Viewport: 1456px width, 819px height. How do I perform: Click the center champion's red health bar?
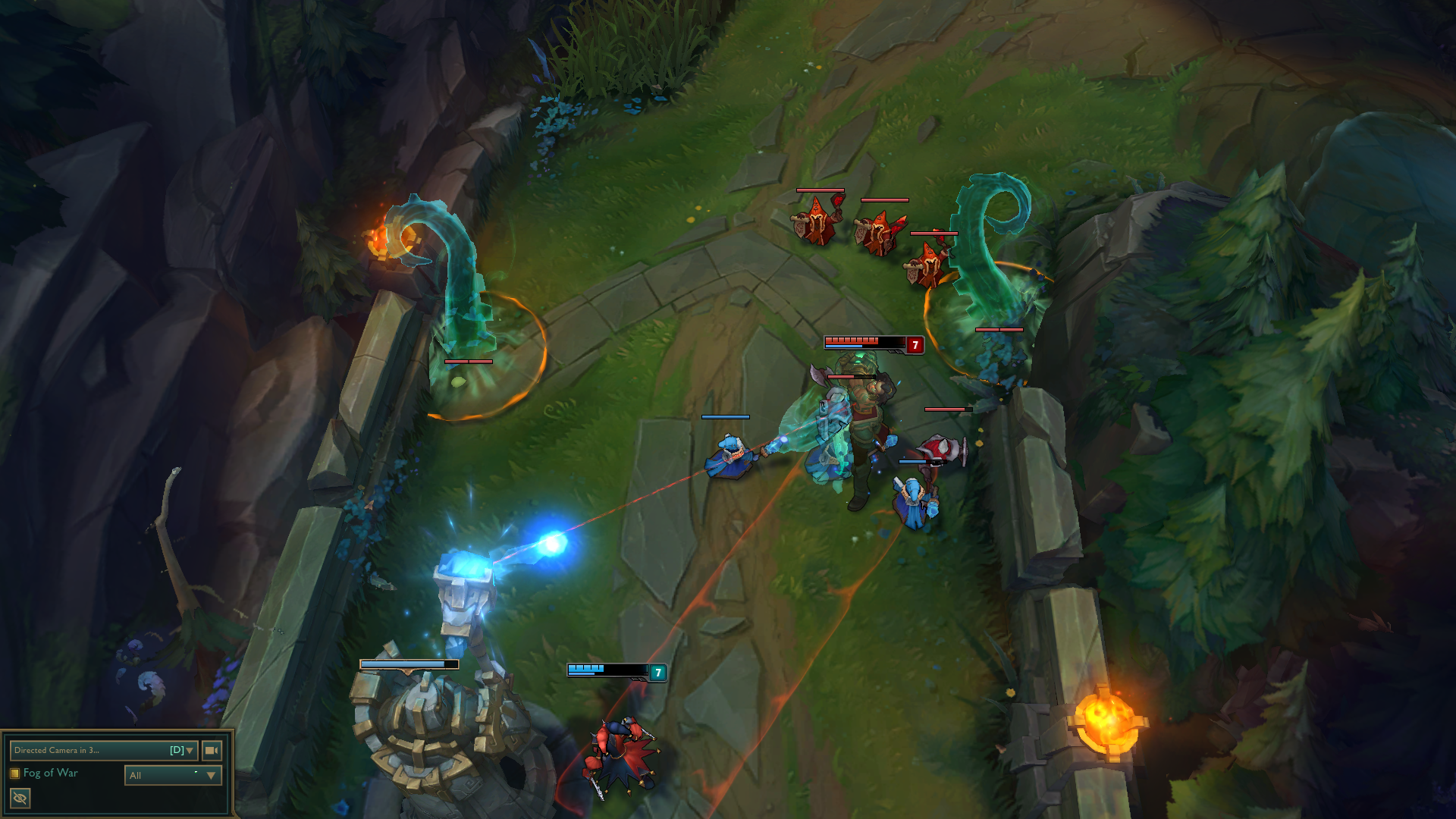(853, 340)
